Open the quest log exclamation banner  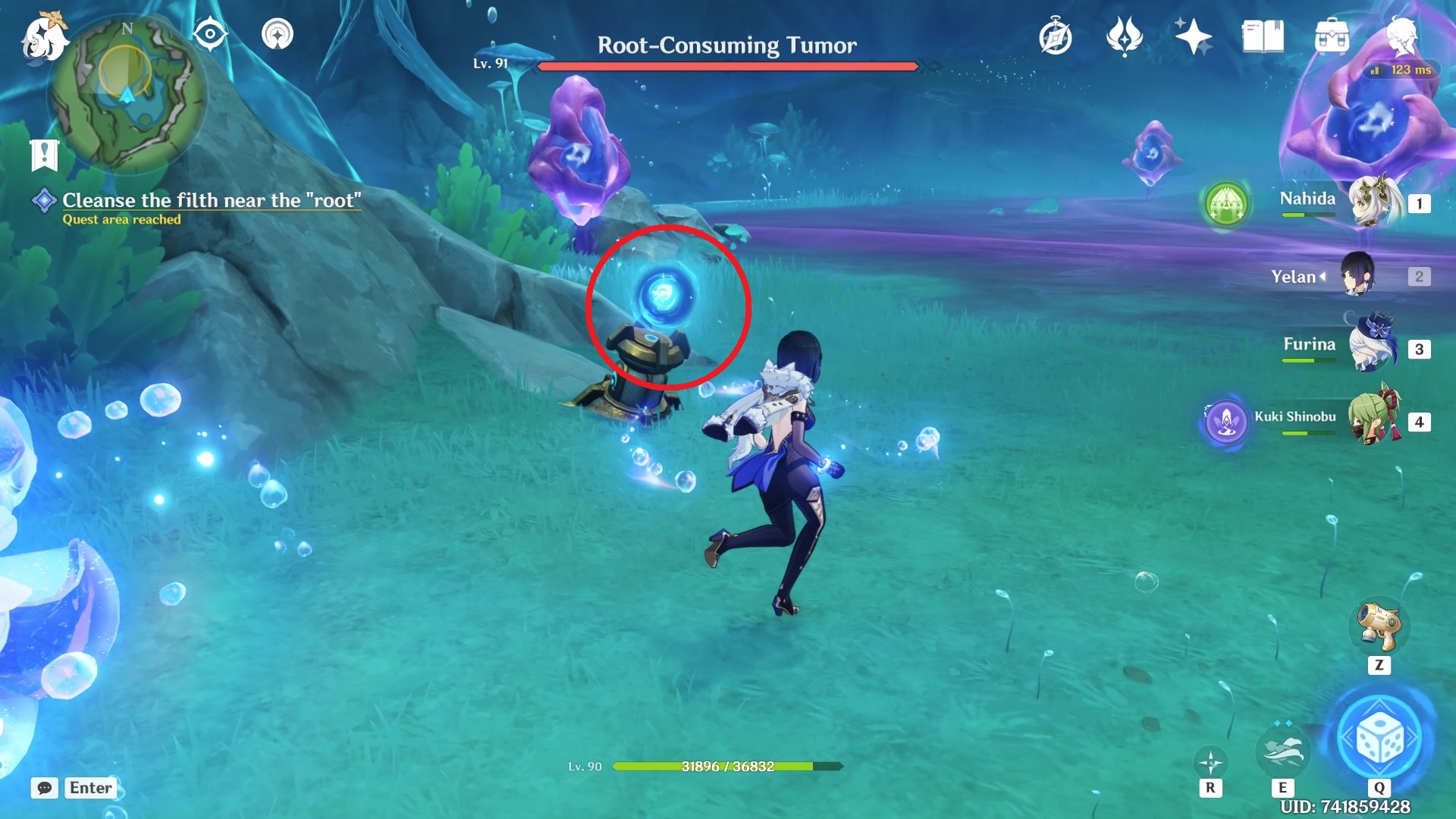(x=44, y=155)
